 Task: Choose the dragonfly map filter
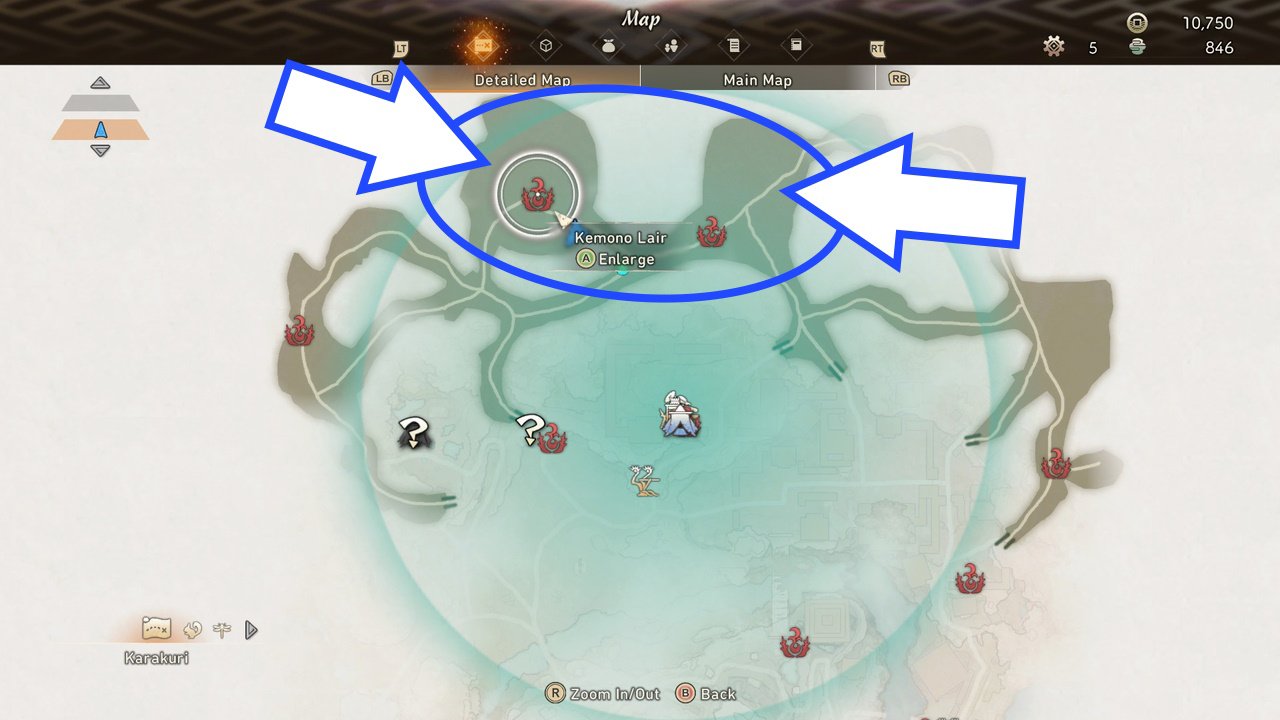pos(221,629)
